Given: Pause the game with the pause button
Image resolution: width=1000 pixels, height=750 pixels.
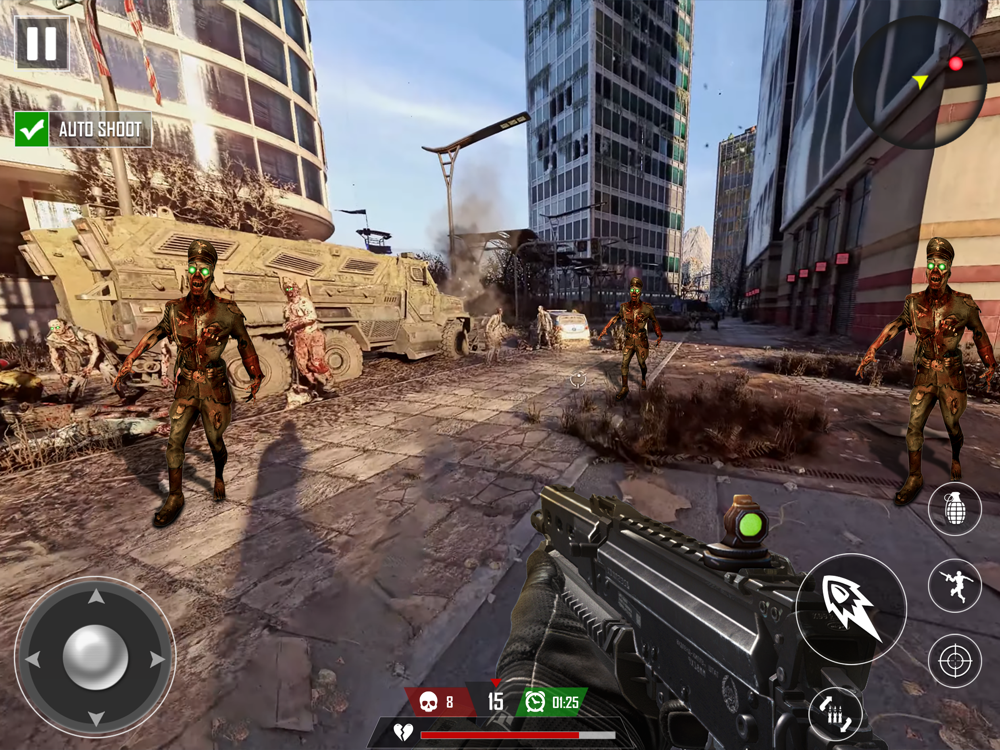Looking at the screenshot, I should click(x=42, y=43).
